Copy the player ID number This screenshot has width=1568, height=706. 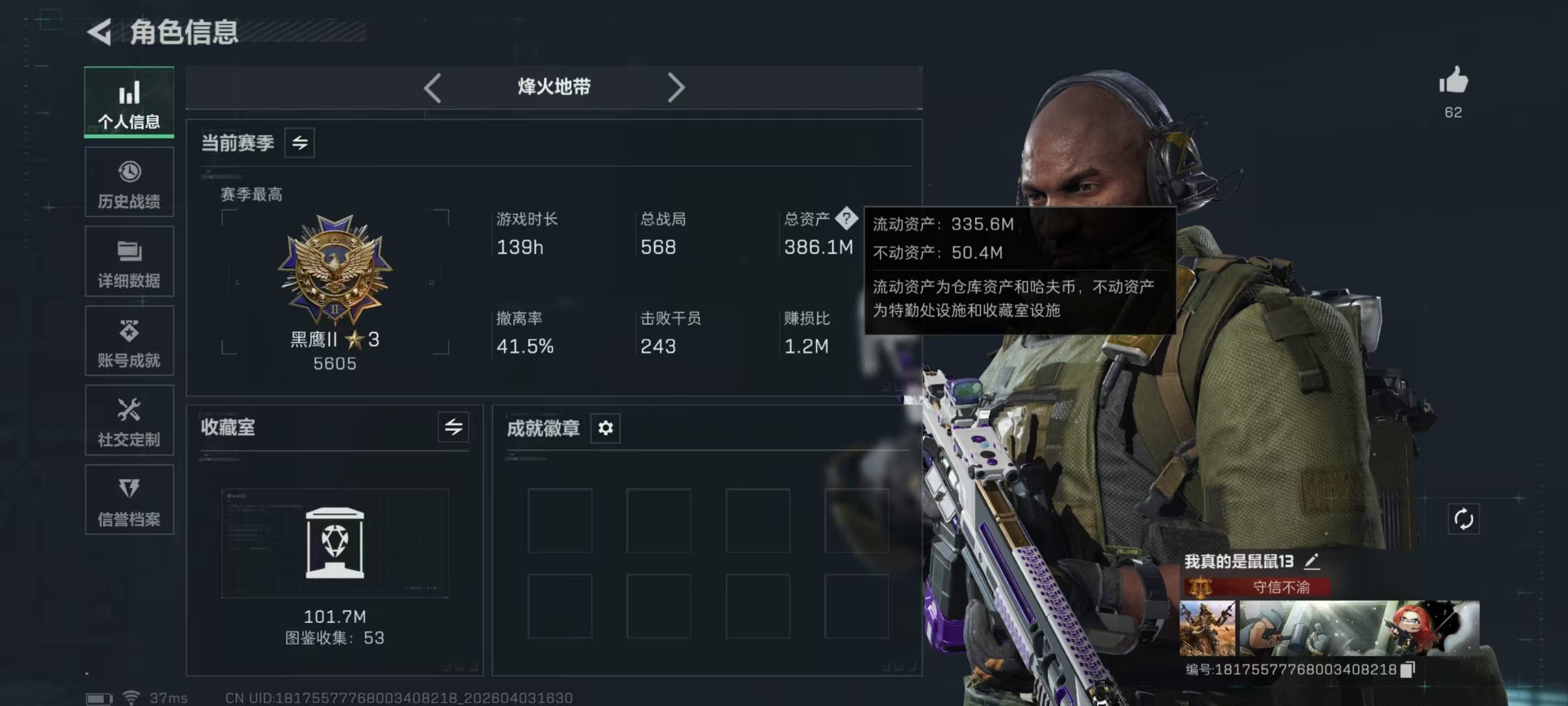coord(1408,670)
